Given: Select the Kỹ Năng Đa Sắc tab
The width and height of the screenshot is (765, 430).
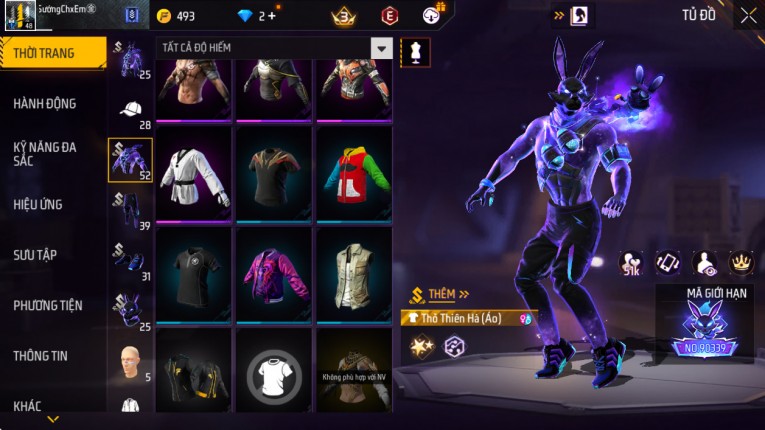Looking at the screenshot, I should (45, 153).
